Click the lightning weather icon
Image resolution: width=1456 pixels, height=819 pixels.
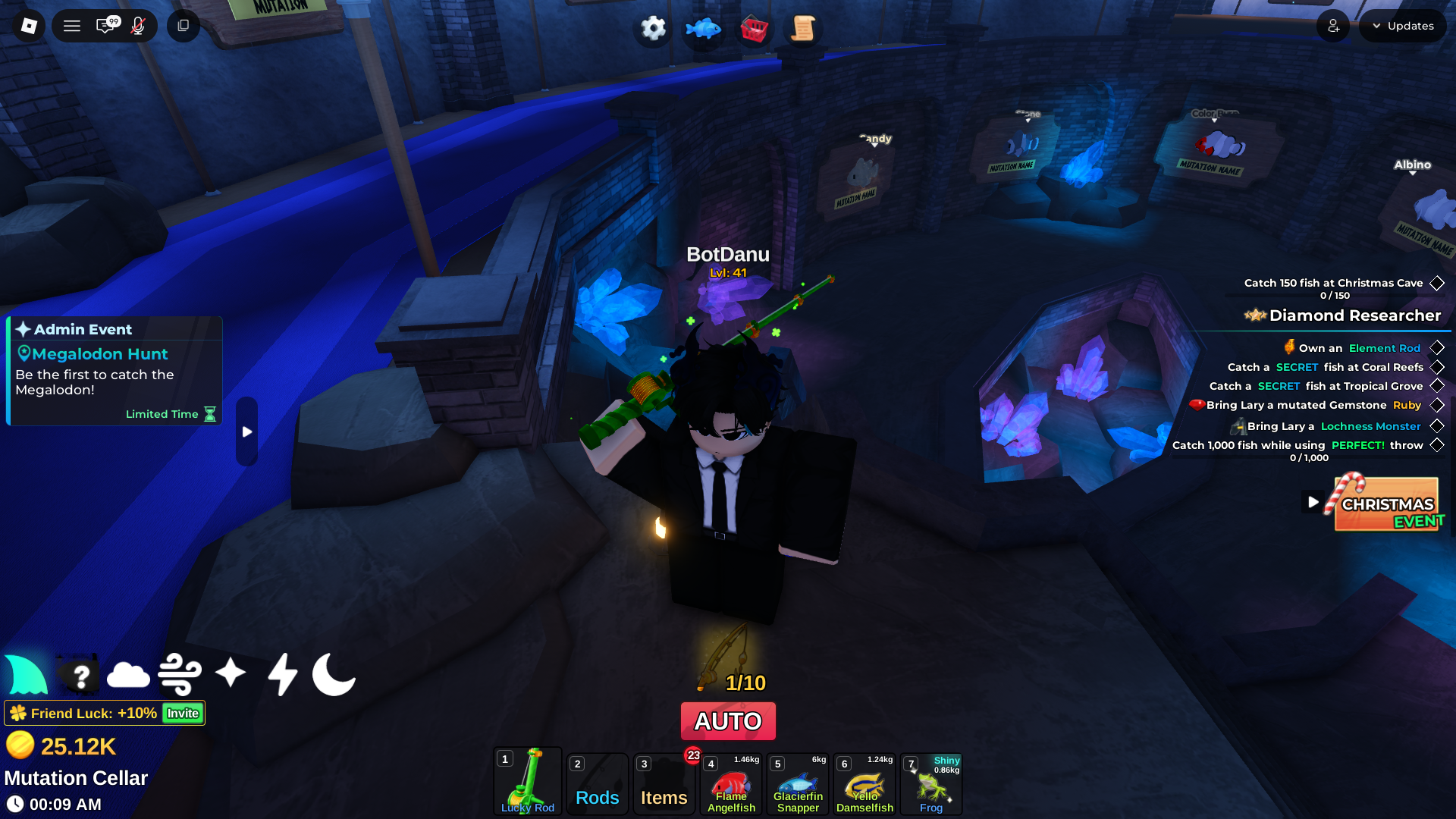click(282, 675)
